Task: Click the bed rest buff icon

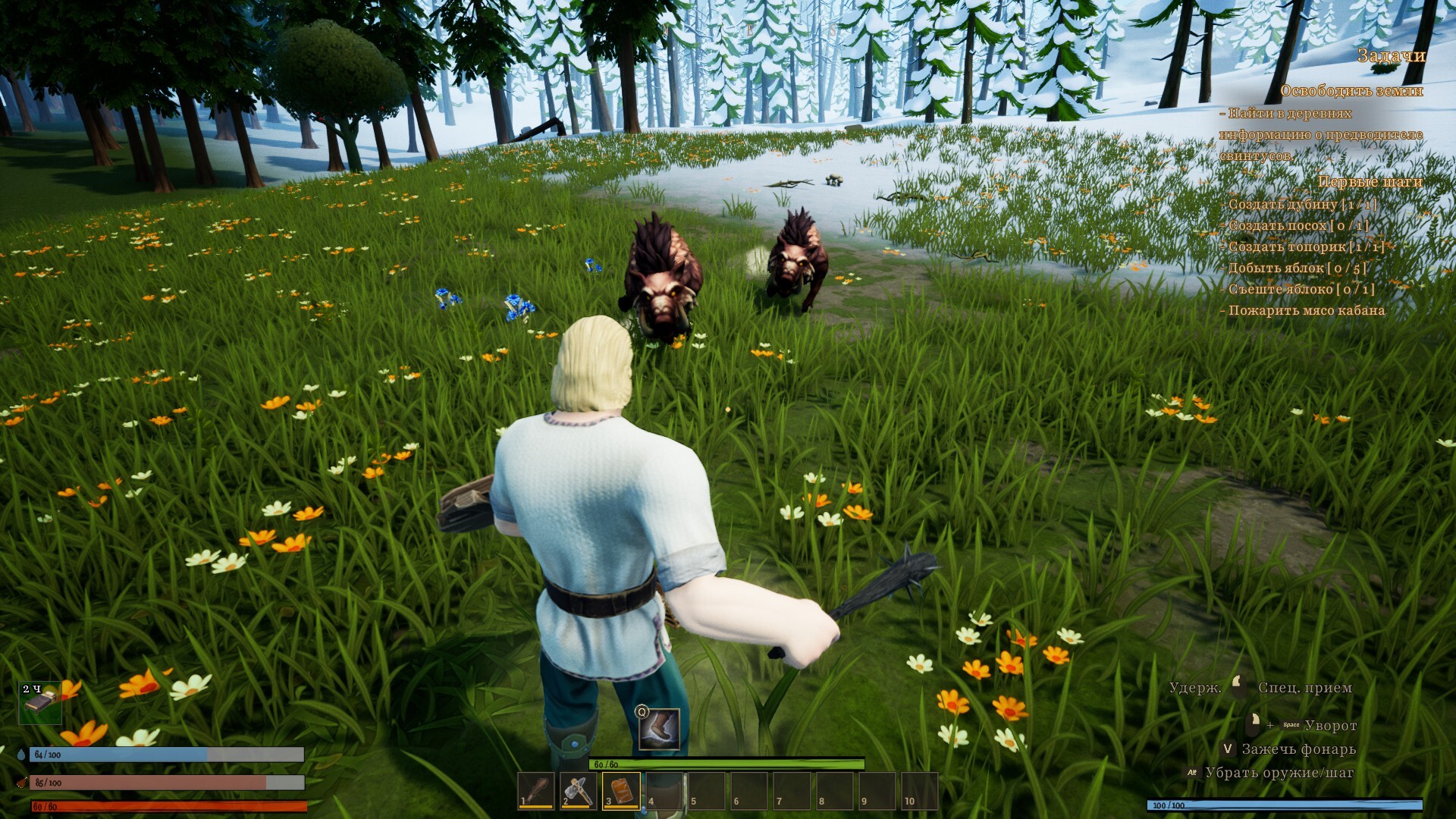Action: [x=40, y=702]
